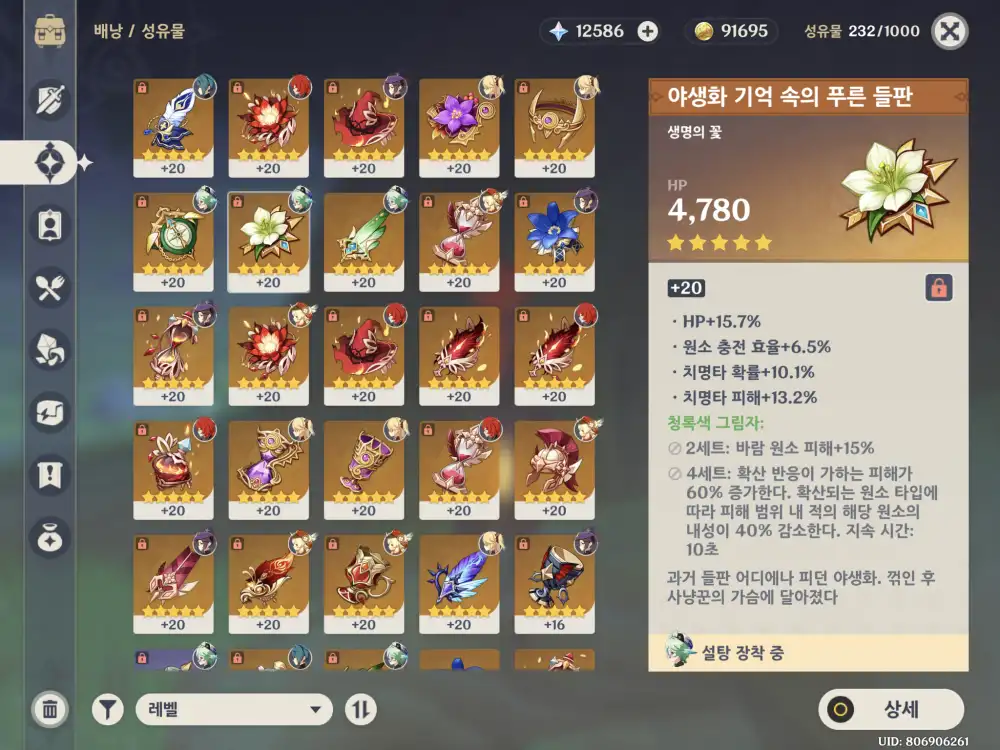Image resolution: width=1000 pixels, height=750 pixels.
Task: Toggle the lock on the selected artifact
Action: [938, 288]
